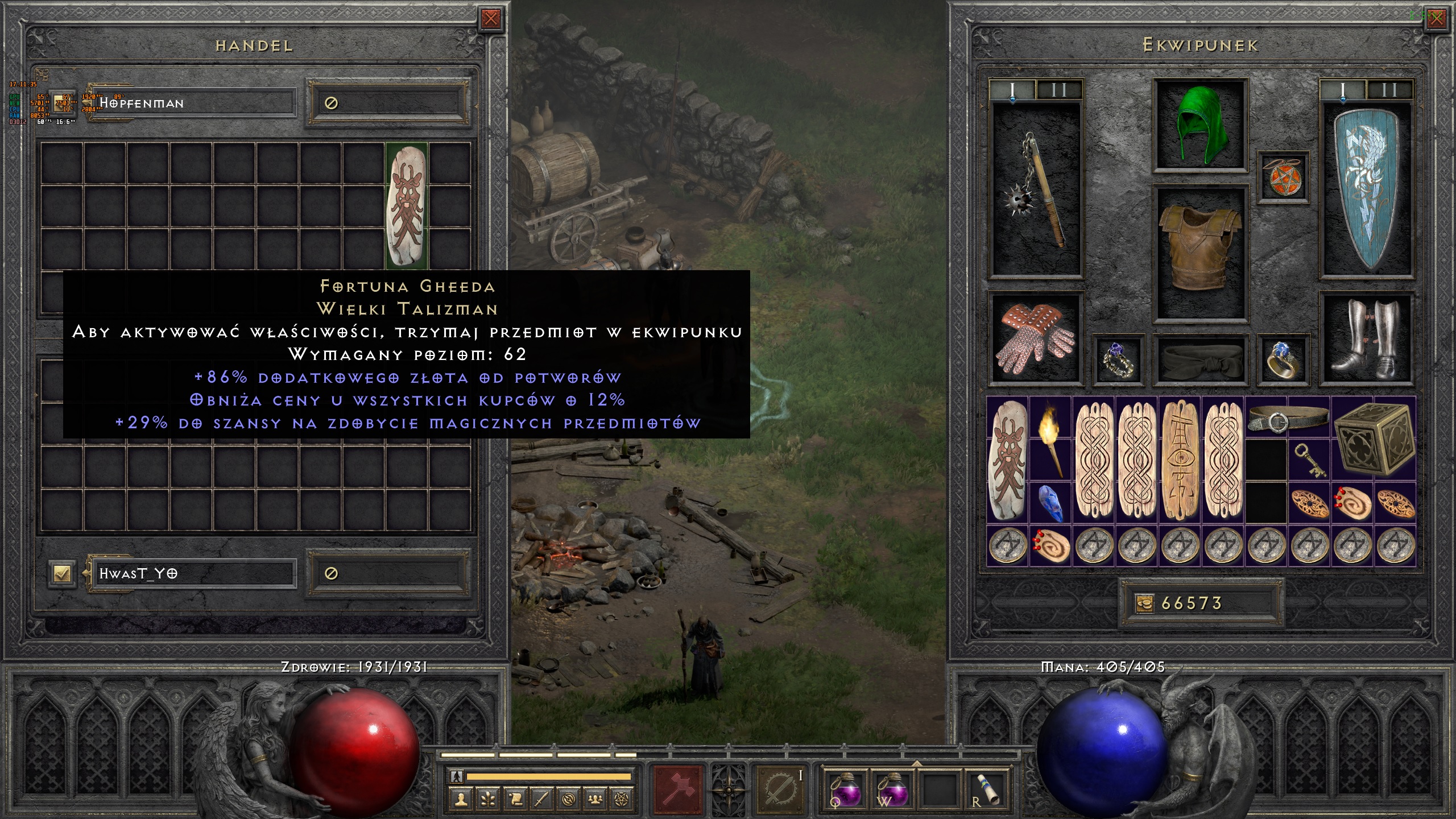Image resolution: width=1456 pixels, height=819 pixels.
Task: Select the equipped chain gloves
Action: tap(1036, 339)
